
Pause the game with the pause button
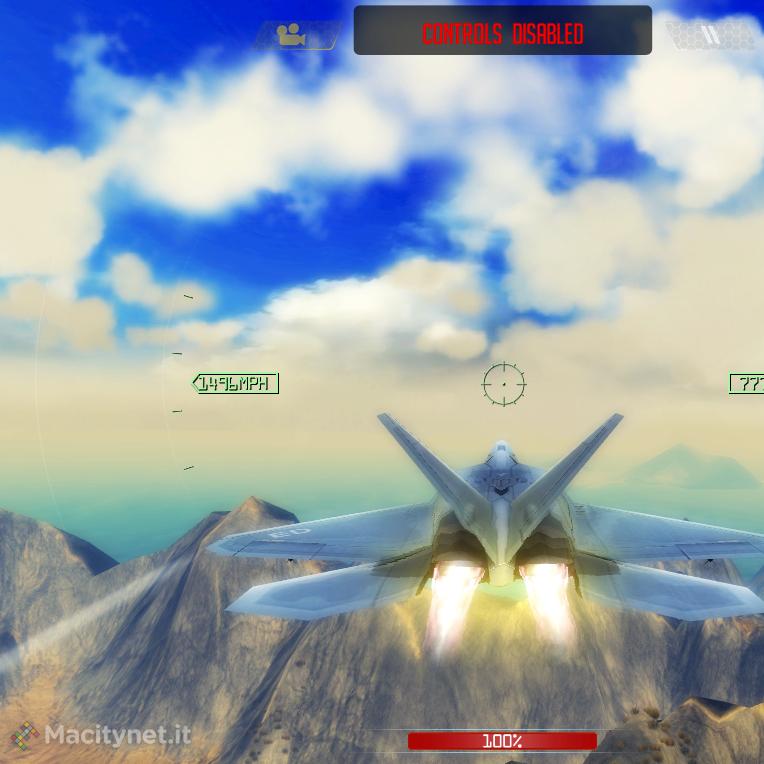point(711,36)
